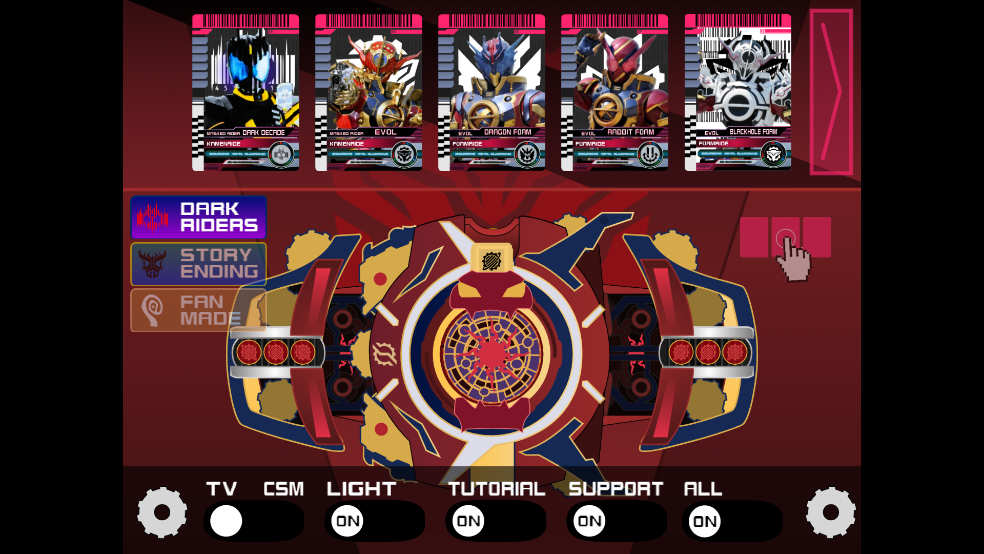Open the Story Ending category
The image size is (984, 554).
[x=198, y=264]
